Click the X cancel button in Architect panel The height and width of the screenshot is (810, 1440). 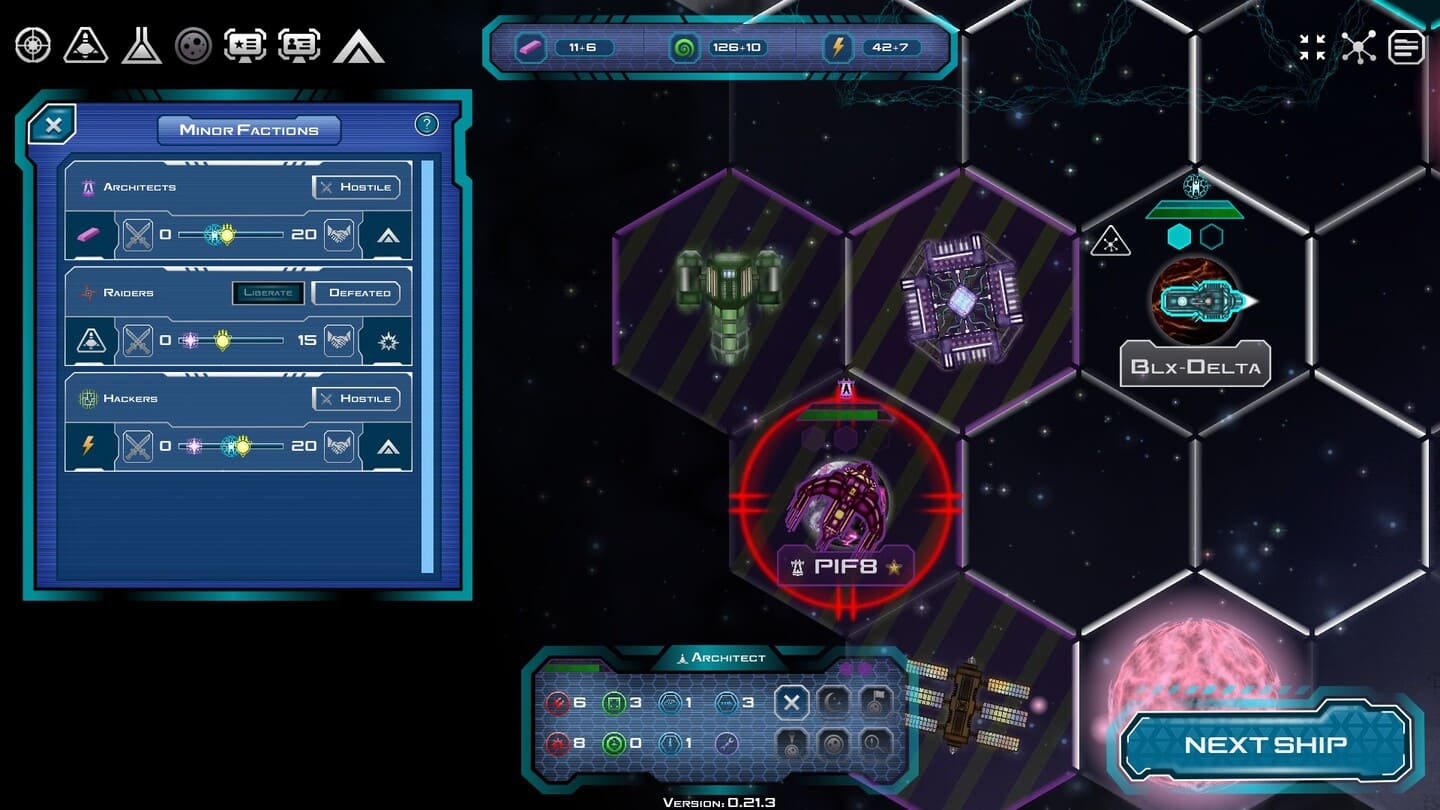point(791,702)
